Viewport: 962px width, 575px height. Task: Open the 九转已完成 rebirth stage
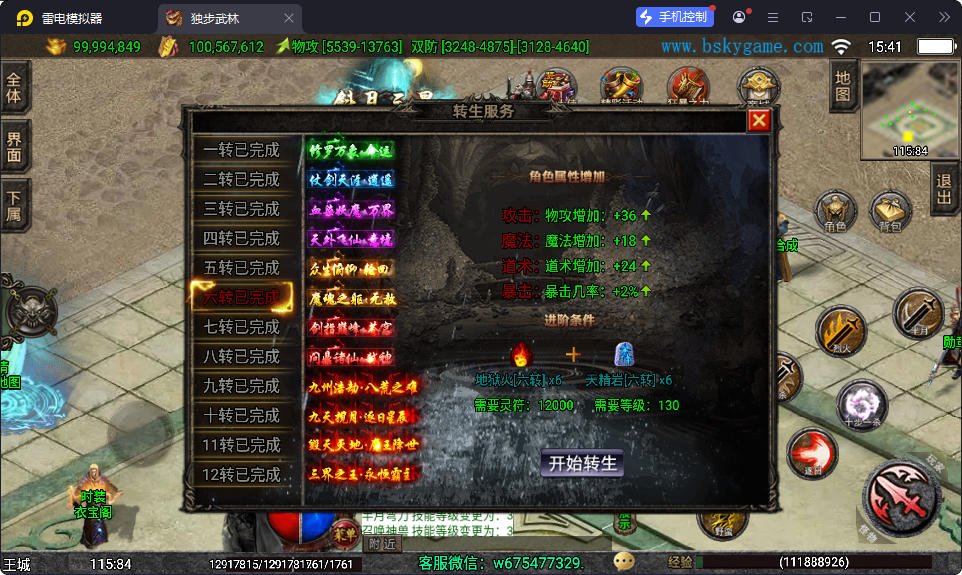tap(242, 386)
